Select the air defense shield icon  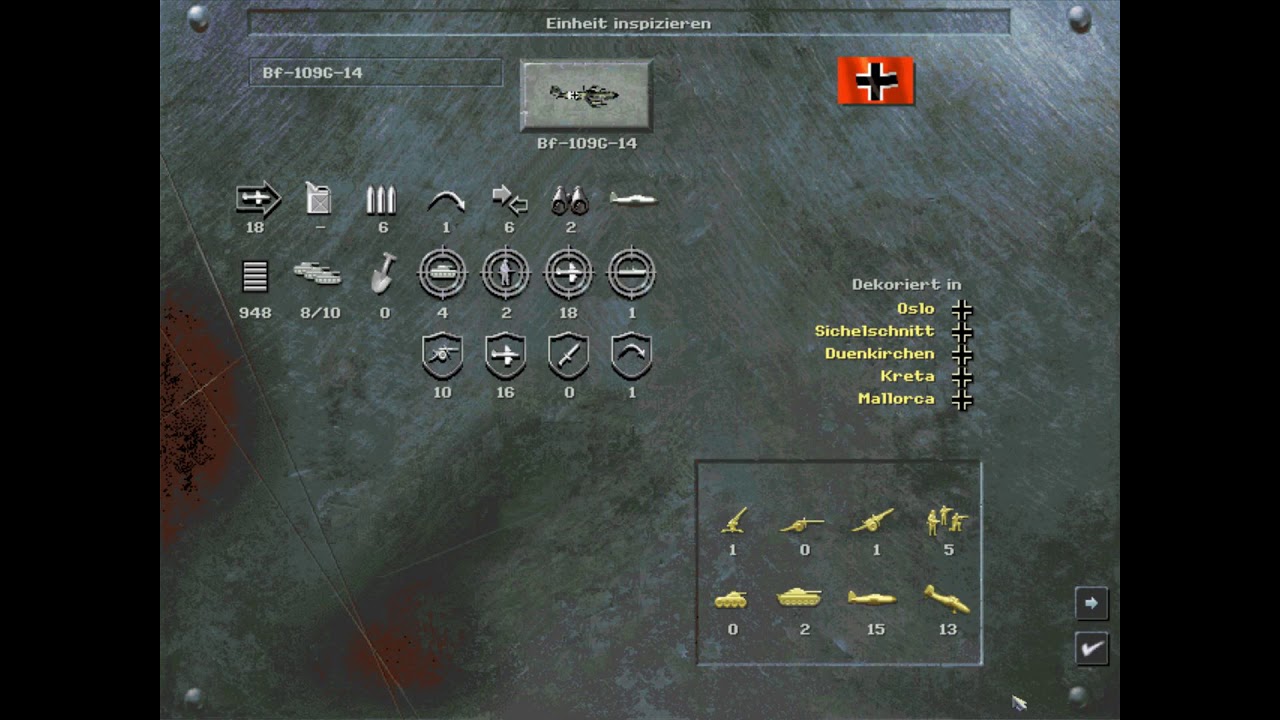point(506,355)
